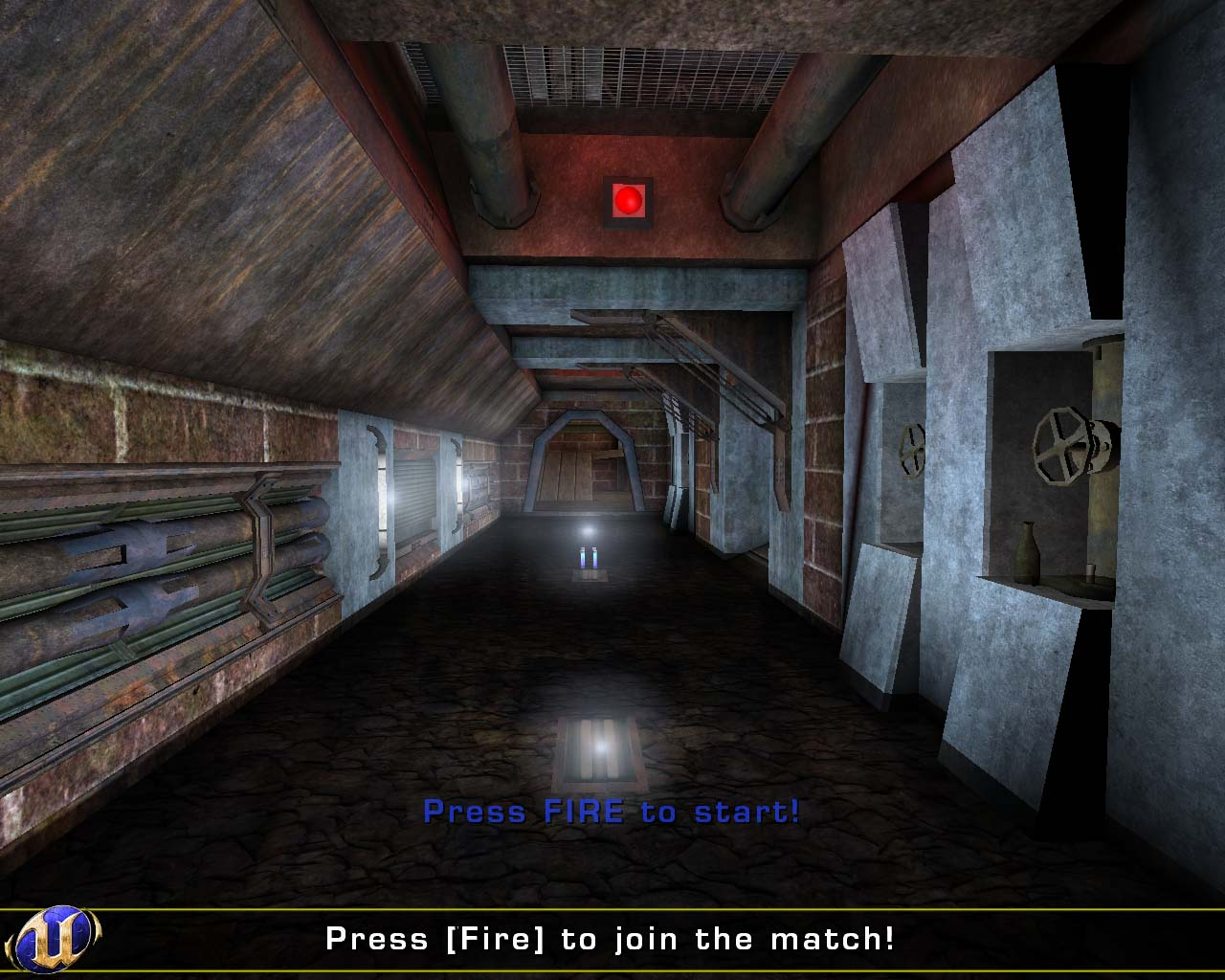1225x980 pixels.
Task: Click the Unreal logo emblem in the corner
Action: click(x=53, y=940)
